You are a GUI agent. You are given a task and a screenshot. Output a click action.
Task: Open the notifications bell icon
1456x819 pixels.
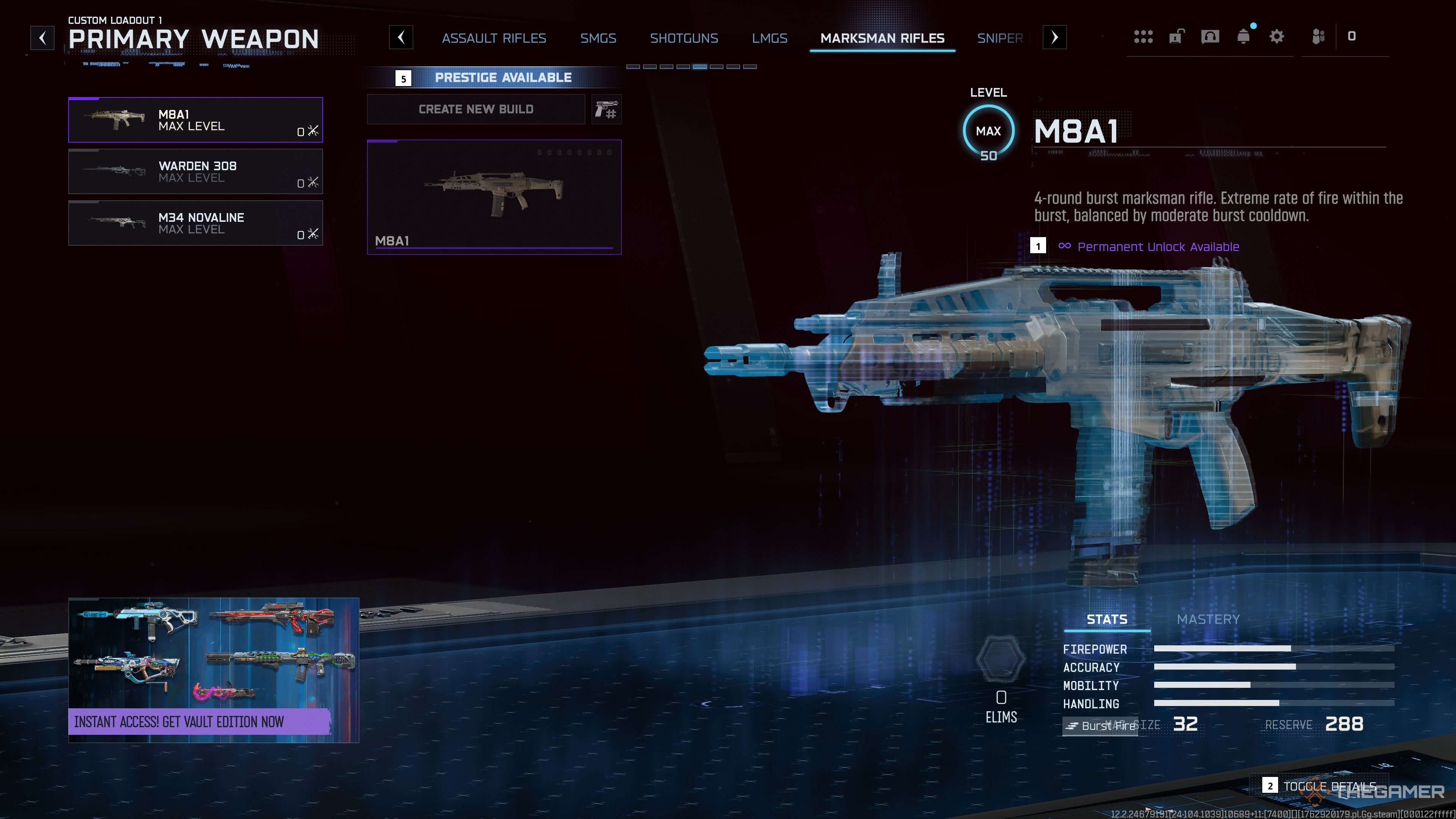[x=1243, y=37]
